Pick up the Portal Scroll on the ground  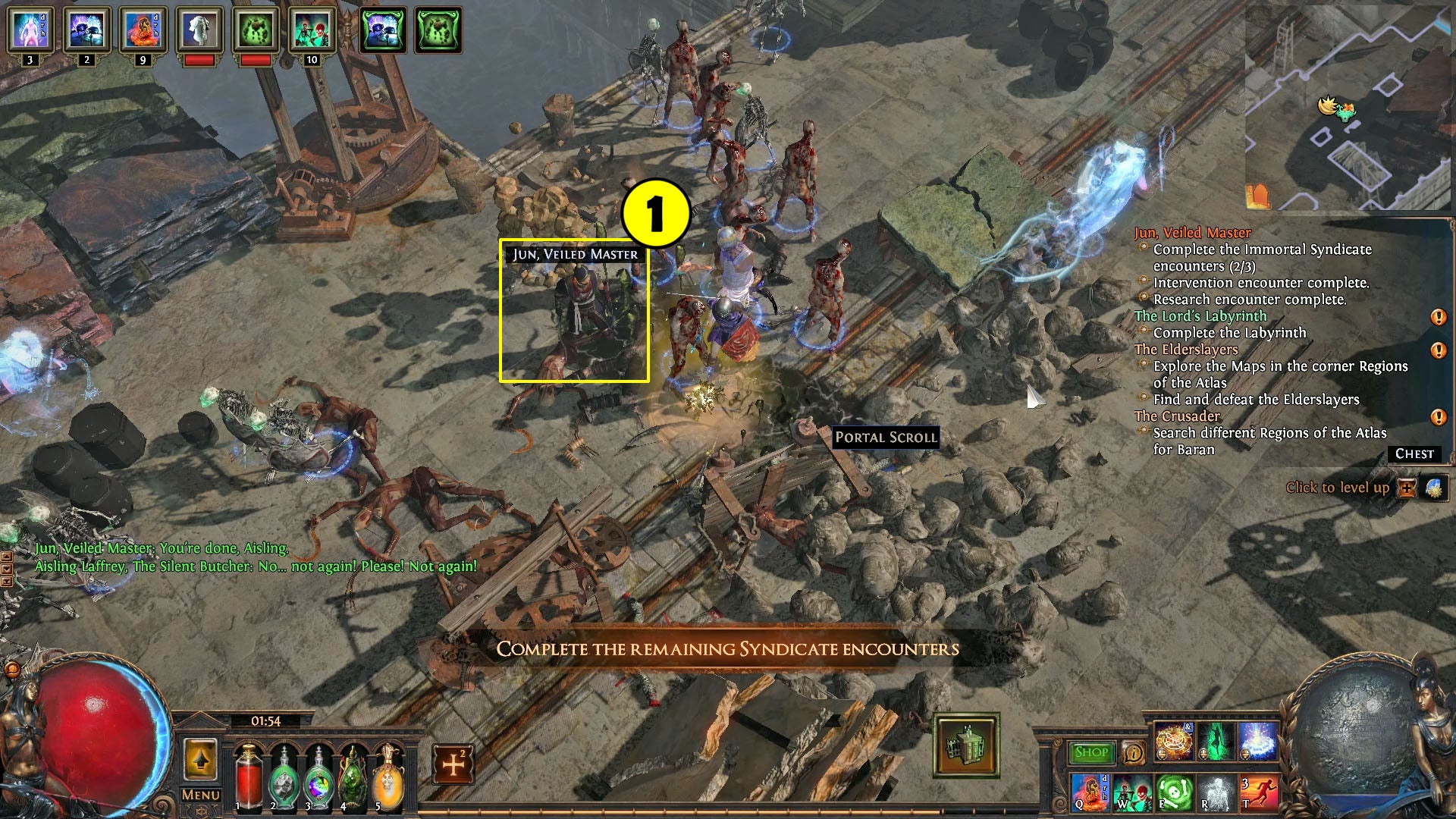click(x=886, y=438)
